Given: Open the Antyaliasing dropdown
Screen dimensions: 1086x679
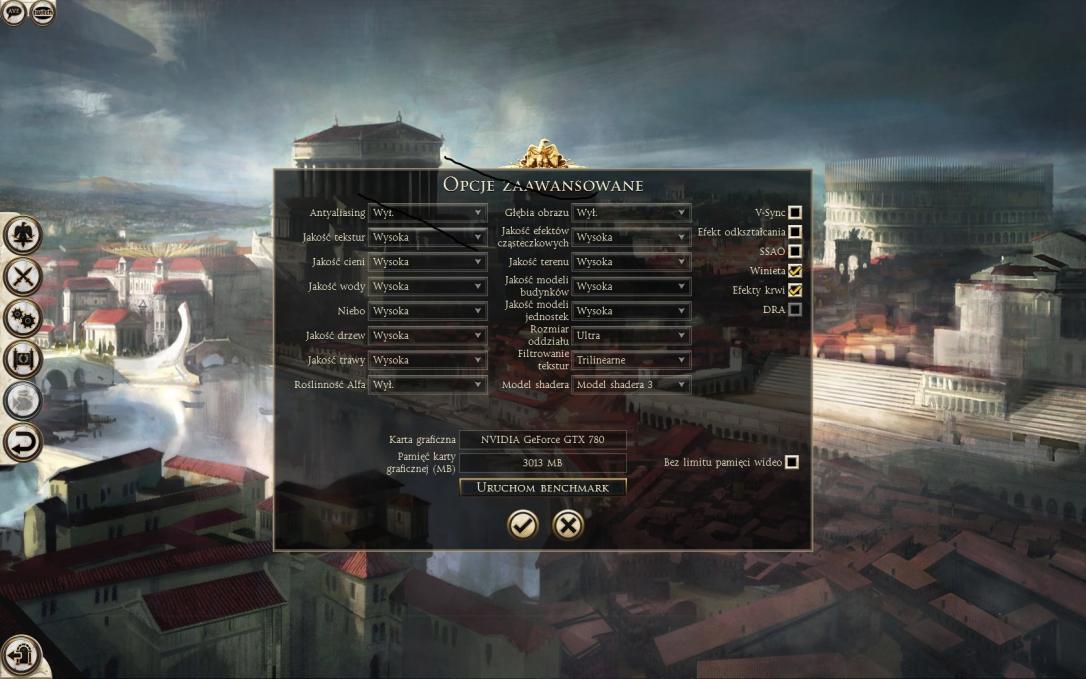Looking at the screenshot, I should [x=427, y=213].
